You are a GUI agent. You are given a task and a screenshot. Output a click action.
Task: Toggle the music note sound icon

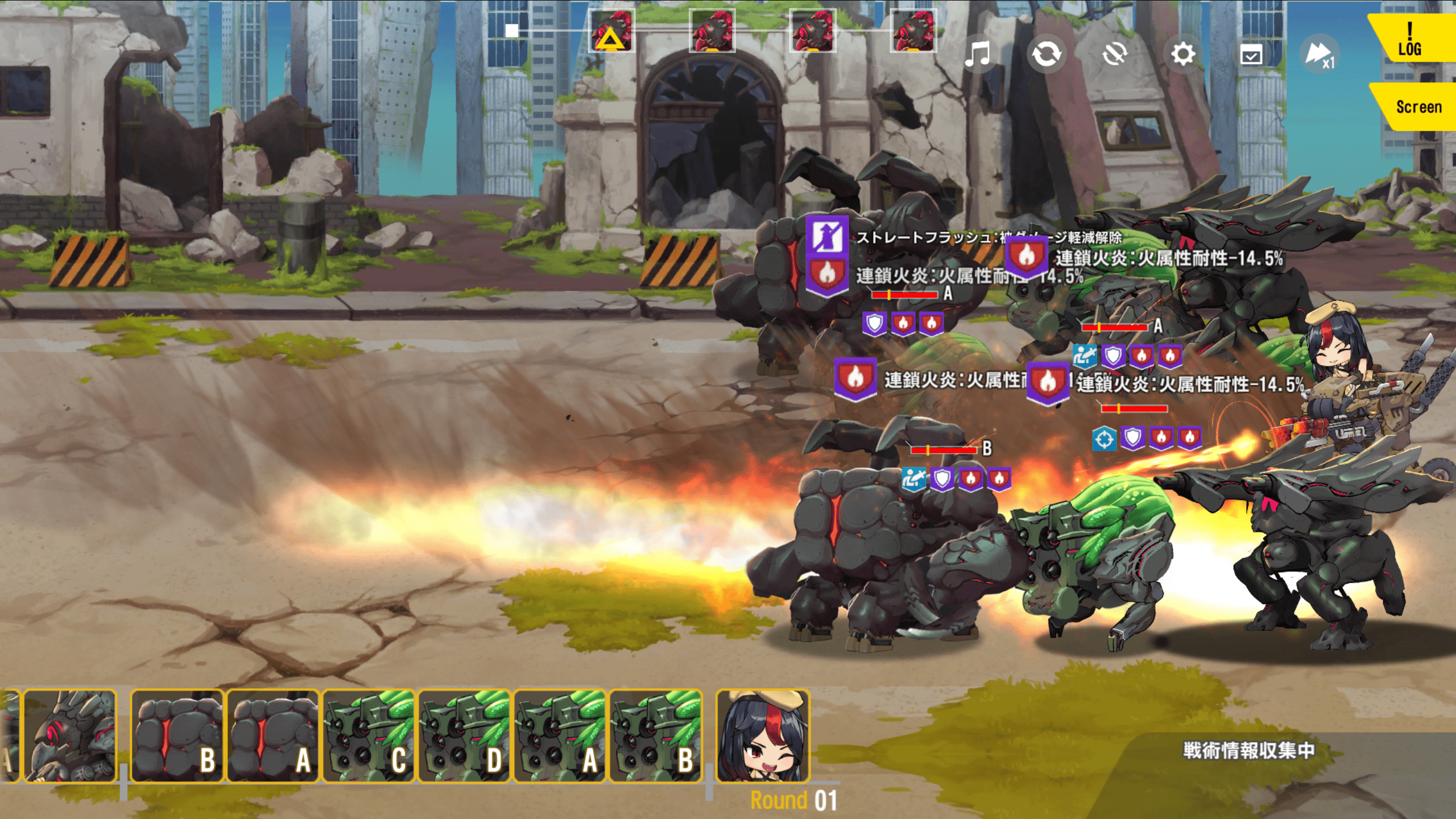(978, 55)
